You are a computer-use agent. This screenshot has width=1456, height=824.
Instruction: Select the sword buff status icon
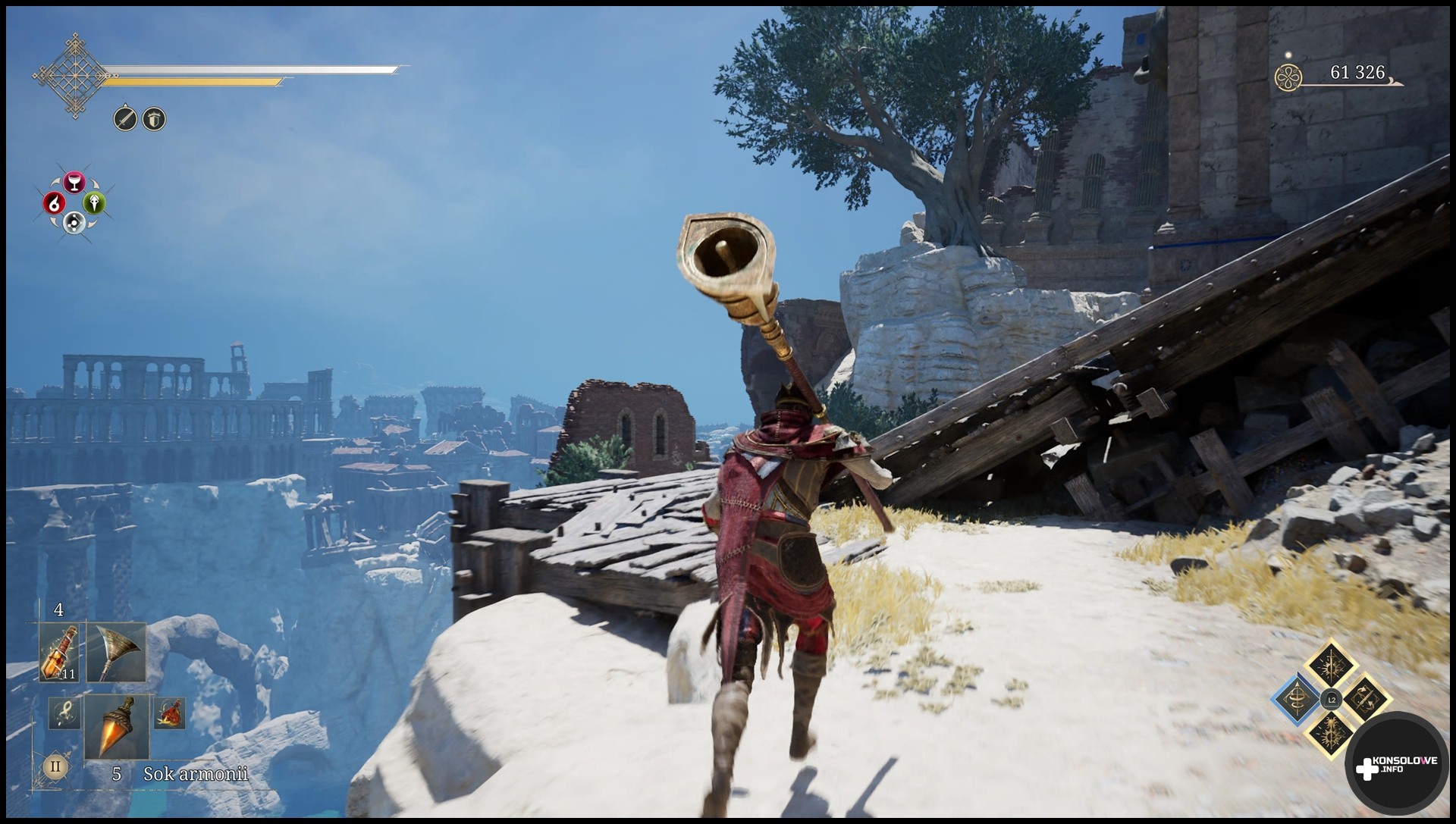pyautogui.click(x=125, y=119)
